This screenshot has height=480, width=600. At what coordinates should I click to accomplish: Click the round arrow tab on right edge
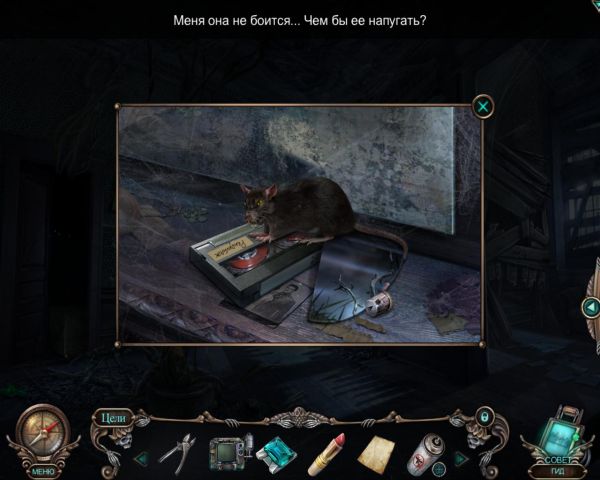(x=590, y=307)
